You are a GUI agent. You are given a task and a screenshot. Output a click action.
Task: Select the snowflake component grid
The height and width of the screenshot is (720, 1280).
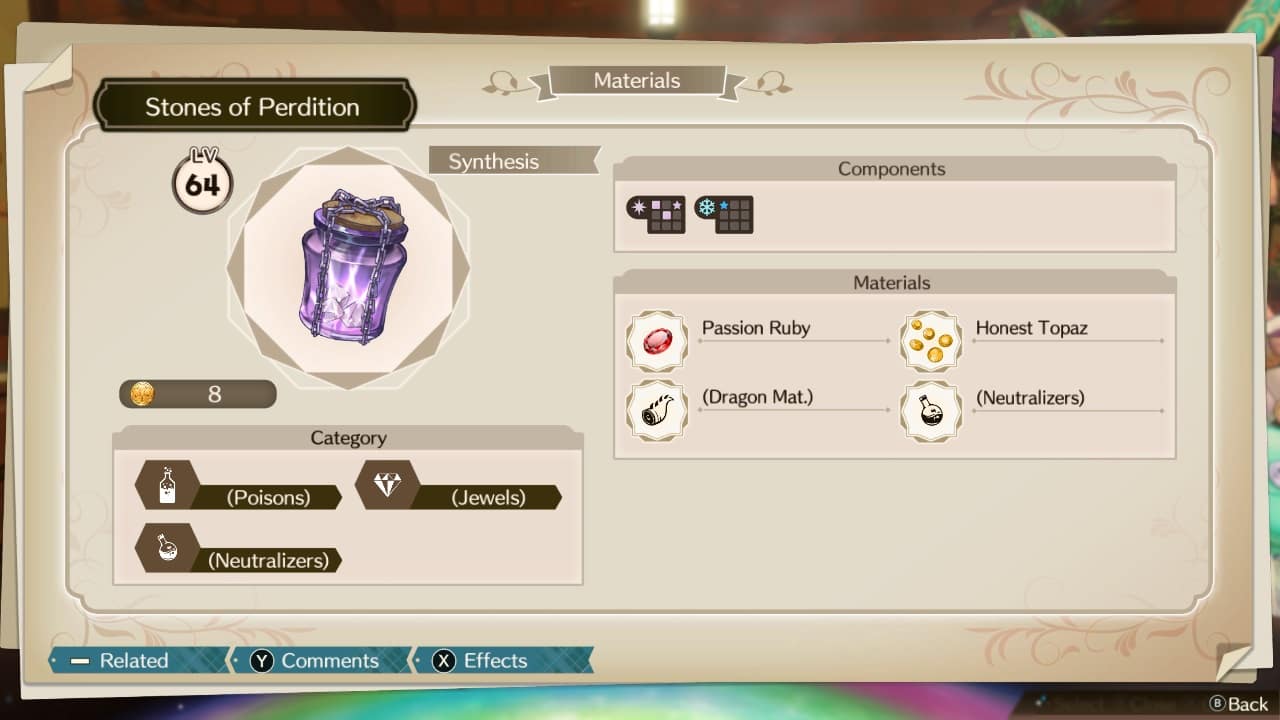[x=724, y=215]
